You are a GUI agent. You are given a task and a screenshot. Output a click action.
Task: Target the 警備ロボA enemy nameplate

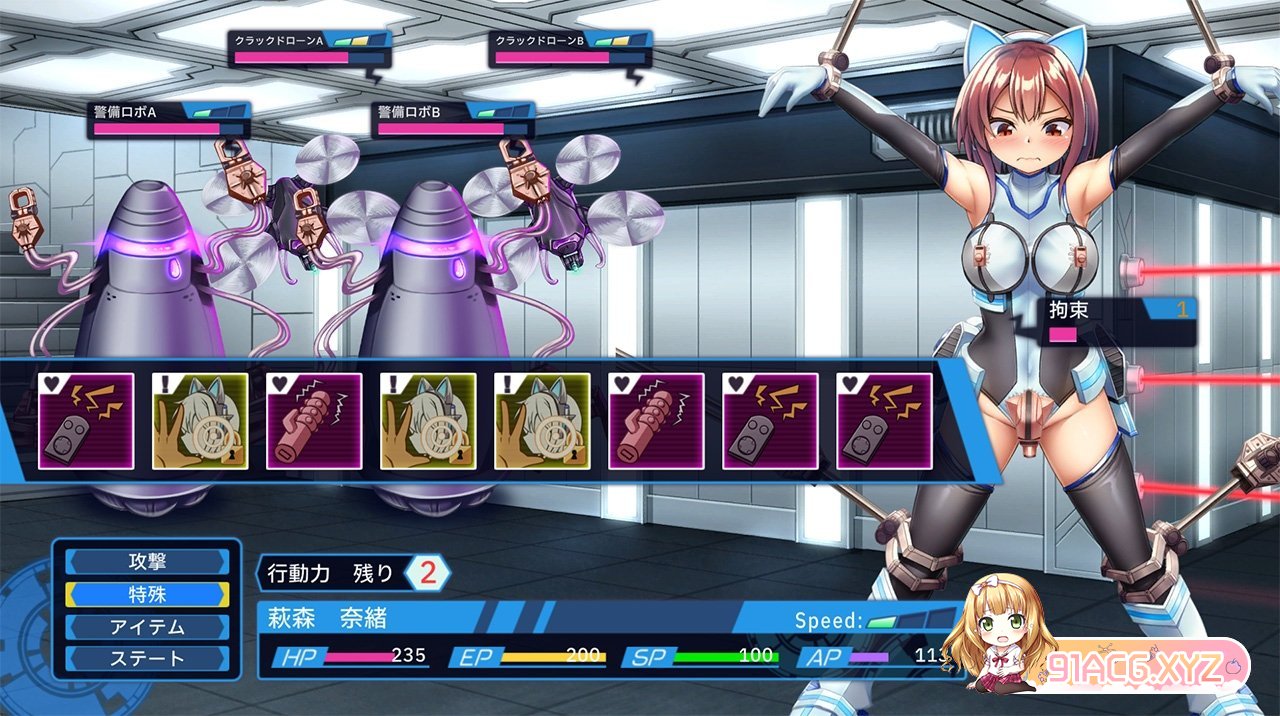tap(168, 120)
